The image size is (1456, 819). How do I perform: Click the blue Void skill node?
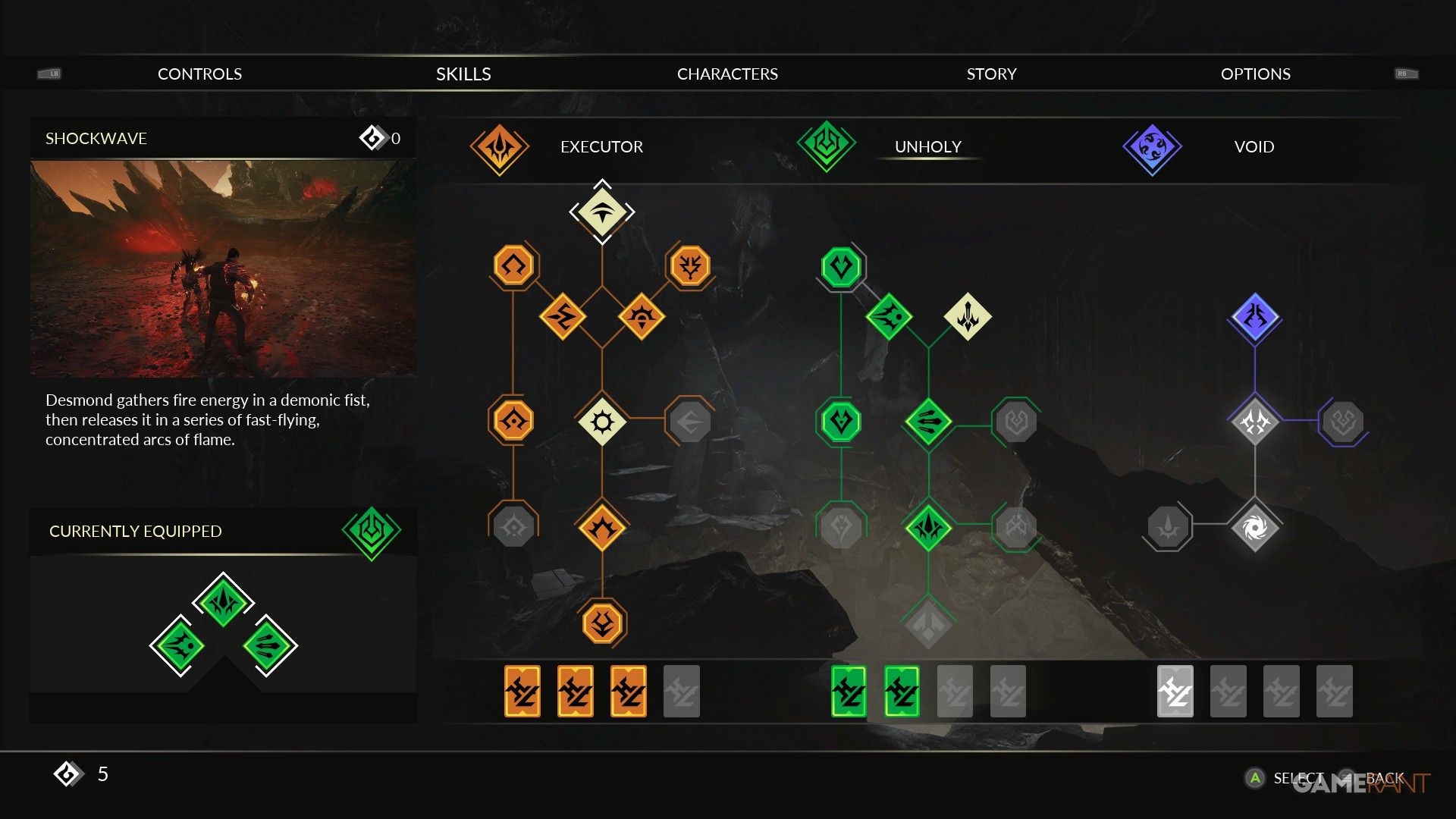1254,316
